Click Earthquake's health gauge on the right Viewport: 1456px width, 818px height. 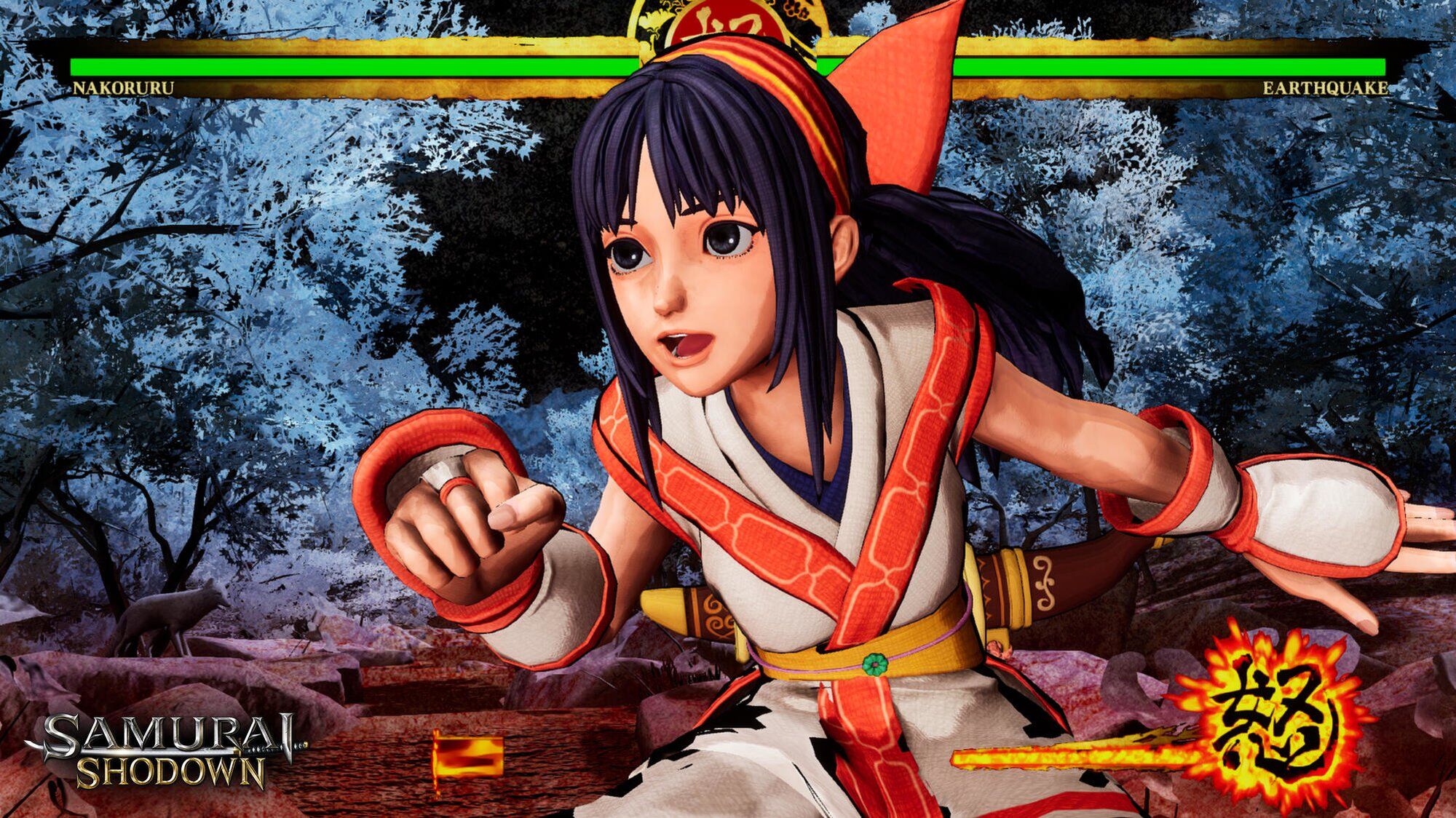1165,65
